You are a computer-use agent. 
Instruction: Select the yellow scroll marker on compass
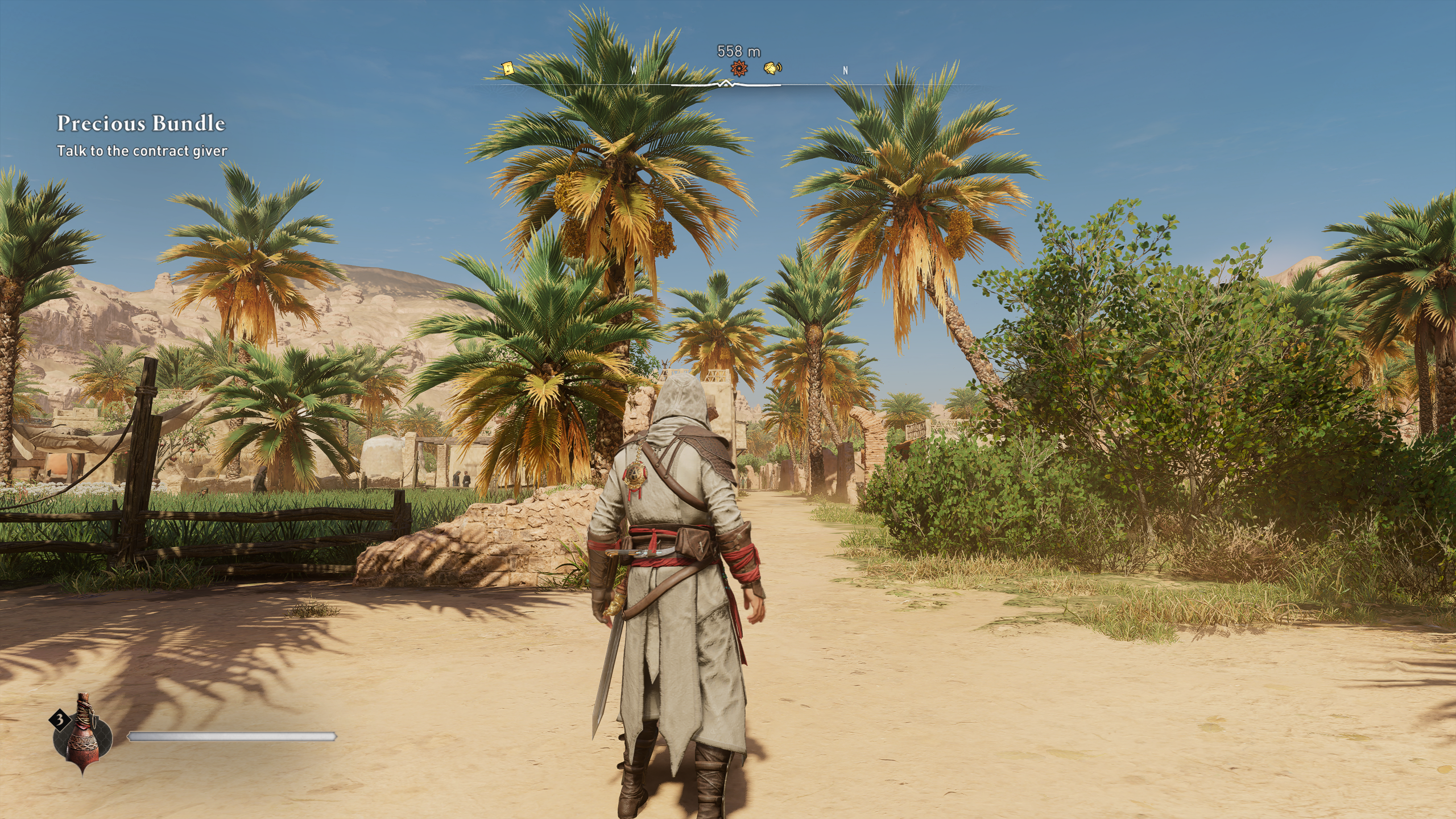508,69
